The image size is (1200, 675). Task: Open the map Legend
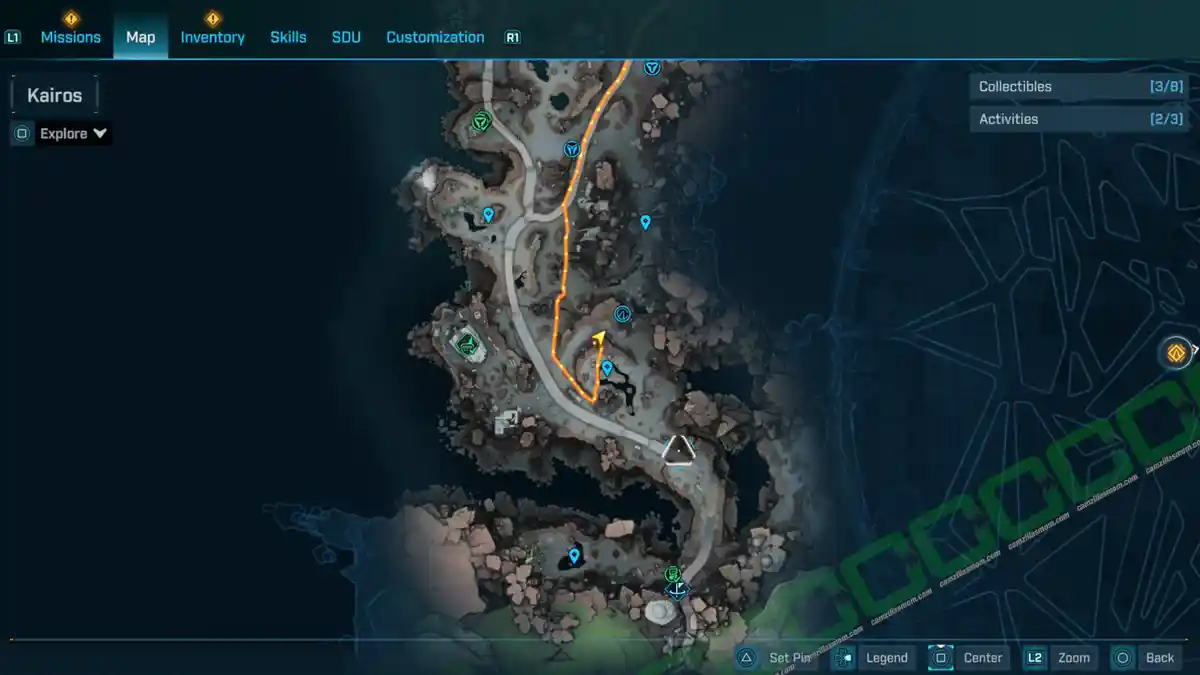click(874, 657)
